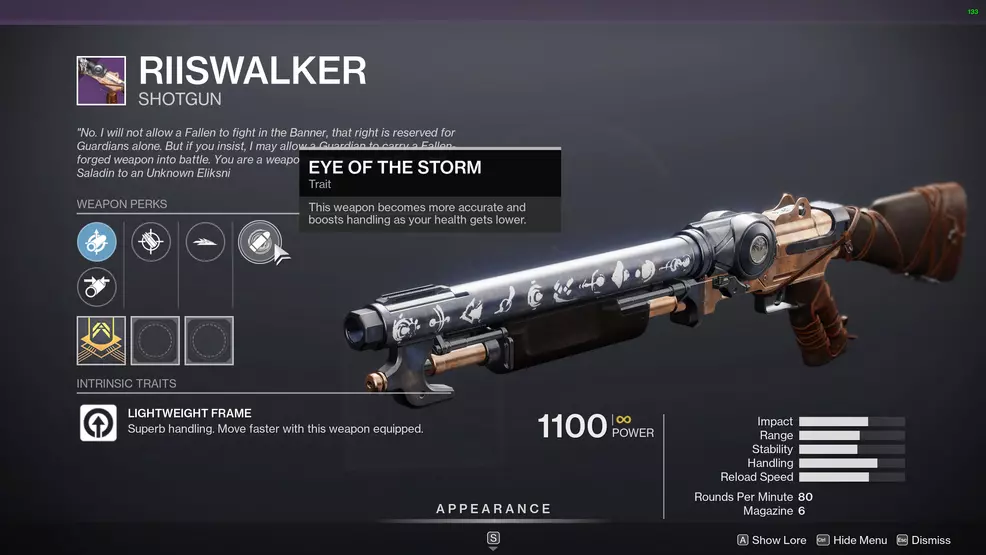The width and height of the screenshot is (986, 555).
Task: Show the weapon lore
Action: coord(772,540)
